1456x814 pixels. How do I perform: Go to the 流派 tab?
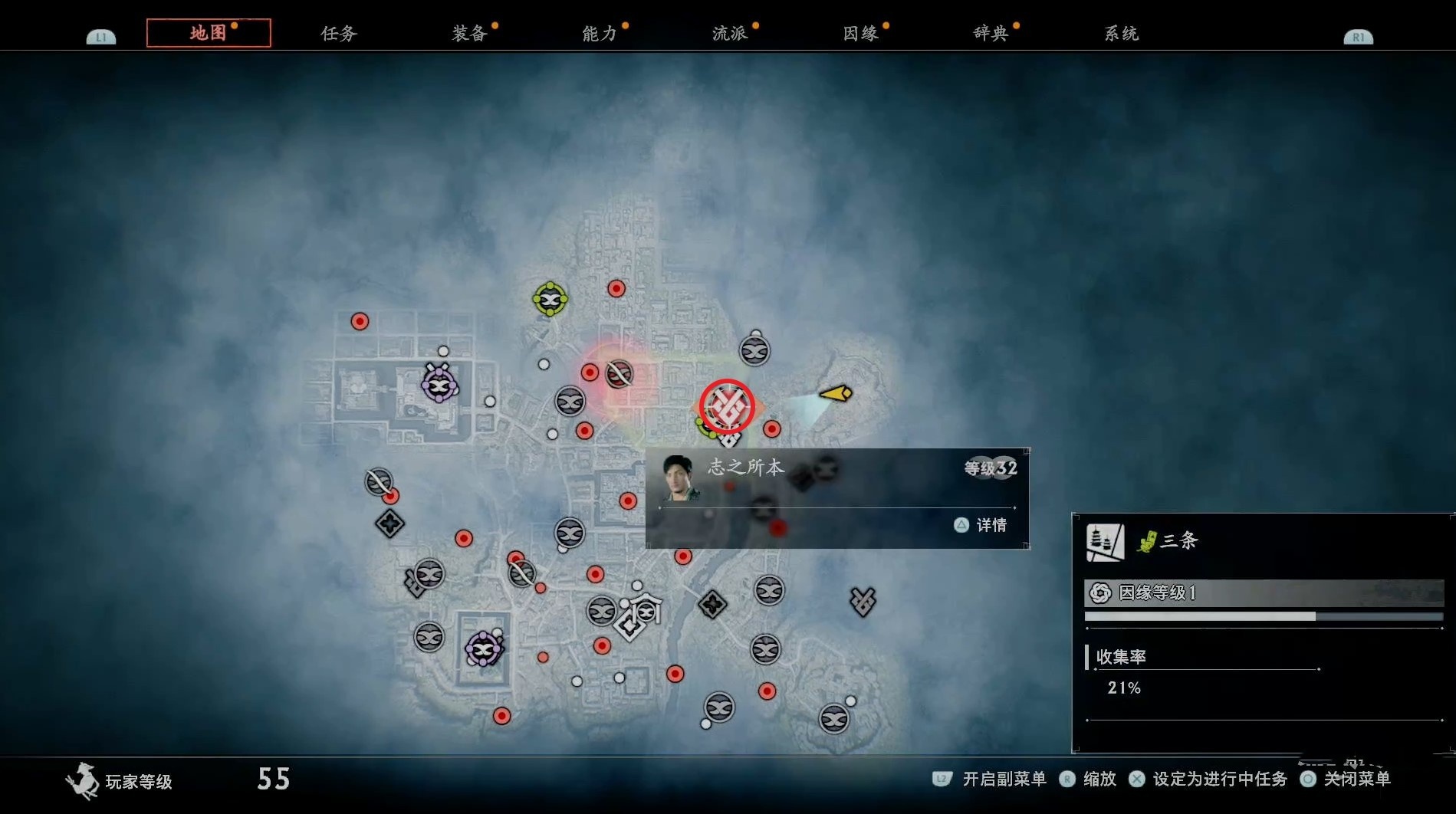[x=730, y=34]
